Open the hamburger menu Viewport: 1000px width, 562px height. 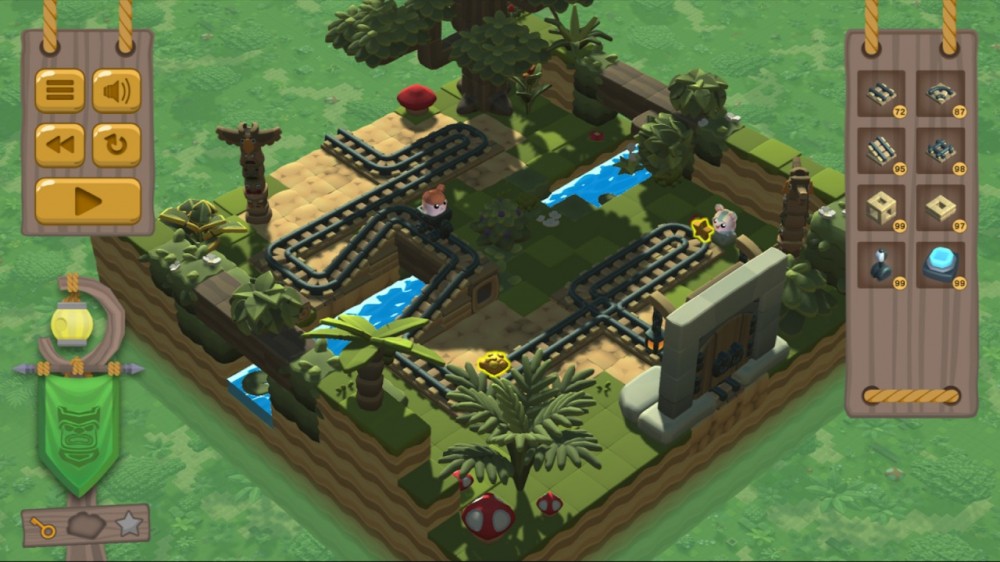[60, 91]
